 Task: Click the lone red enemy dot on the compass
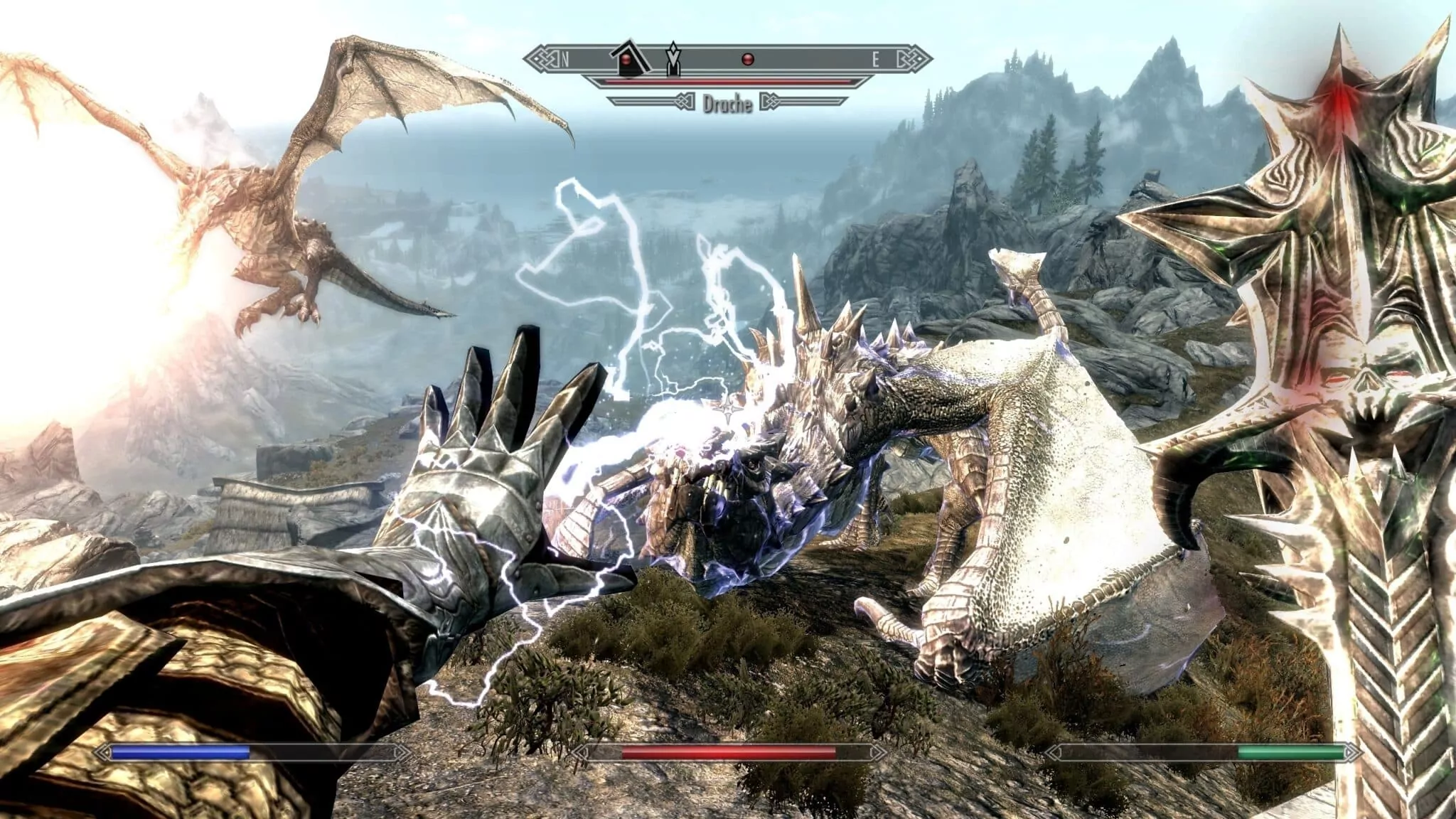point(746,60)
